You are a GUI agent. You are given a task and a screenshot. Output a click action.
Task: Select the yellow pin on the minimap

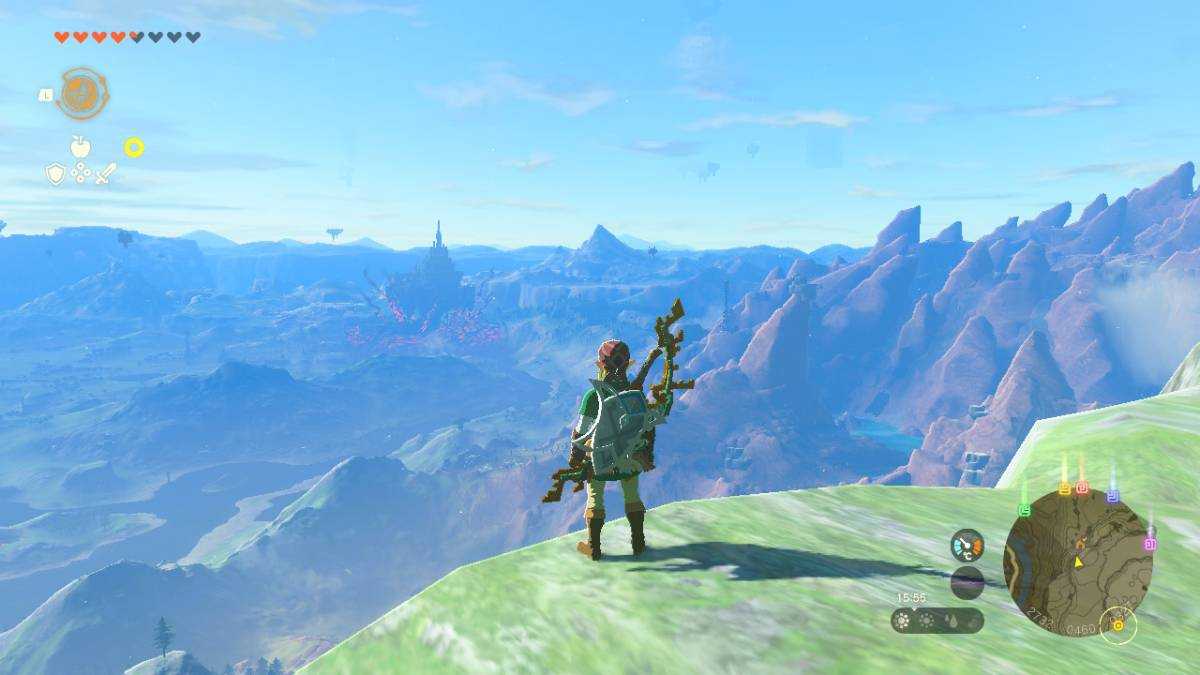pos(1064,488)
